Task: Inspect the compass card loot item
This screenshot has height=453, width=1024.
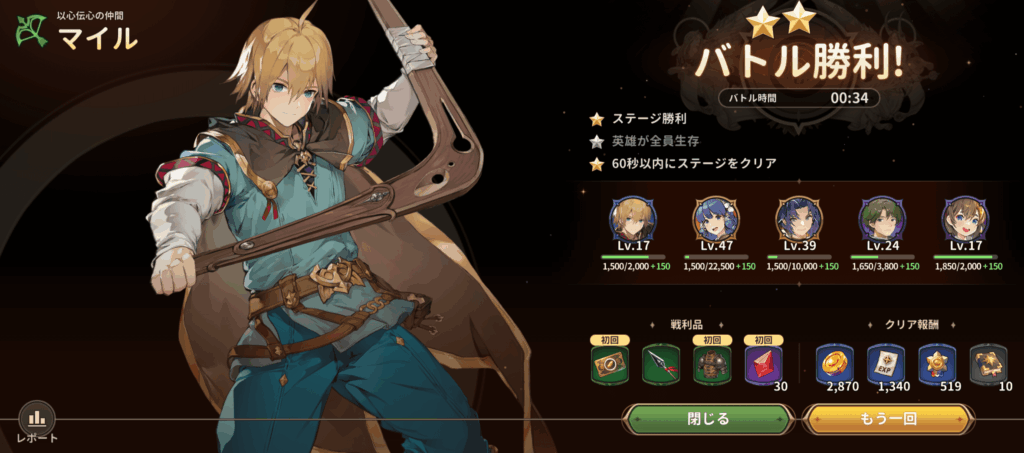Action: coord(609,364)
